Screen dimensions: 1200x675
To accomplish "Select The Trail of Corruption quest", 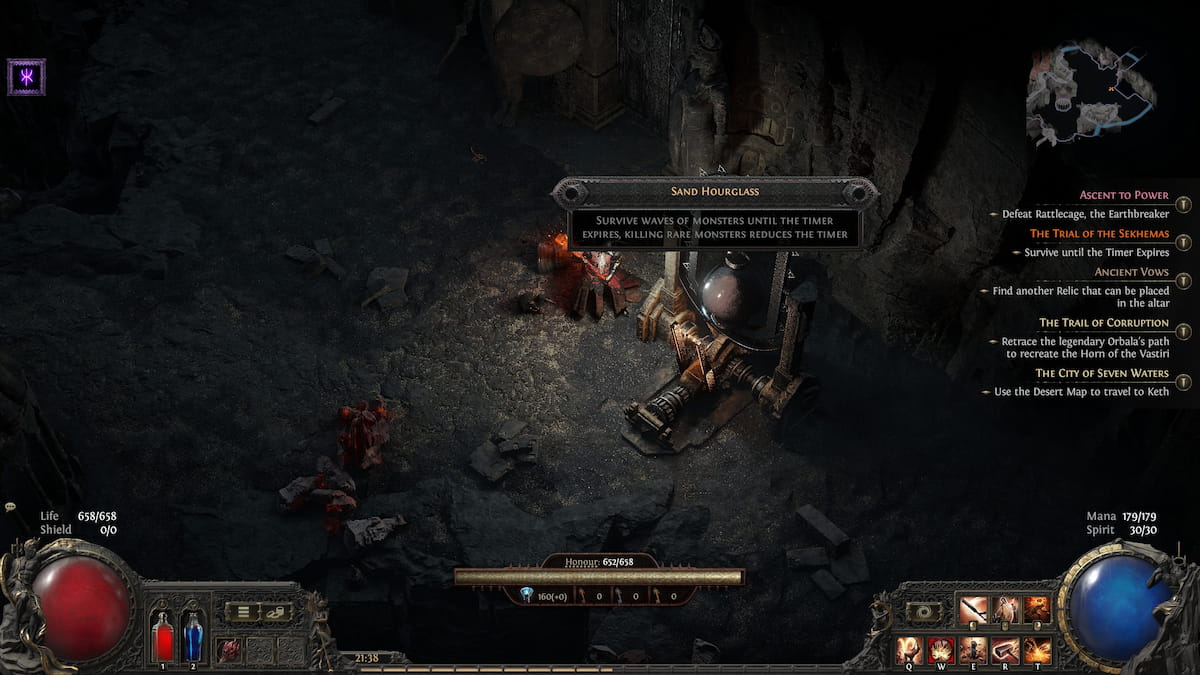I will (1103, 323).
